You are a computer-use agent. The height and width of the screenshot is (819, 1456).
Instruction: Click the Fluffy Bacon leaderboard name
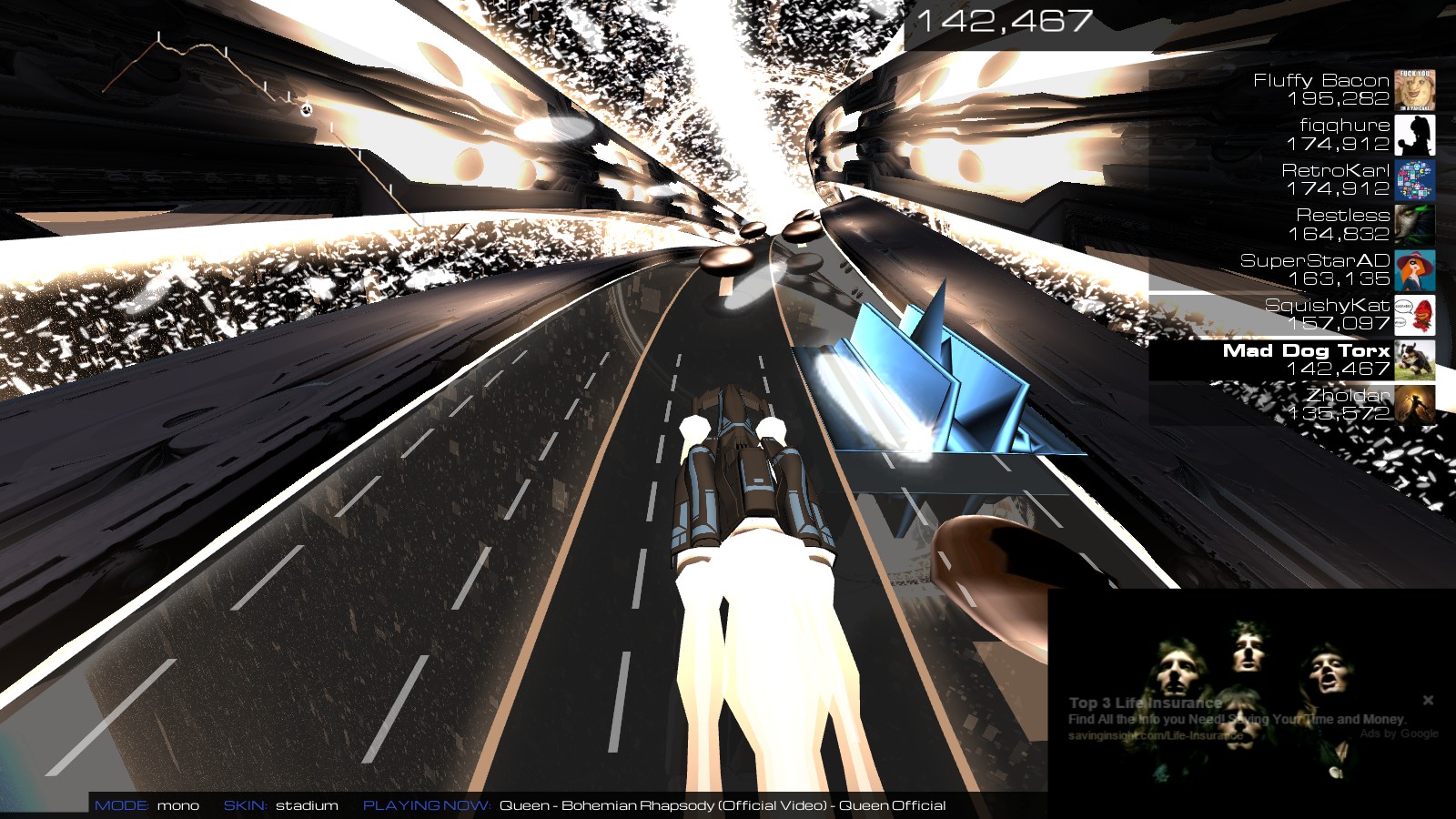(x=1319, y=80)
